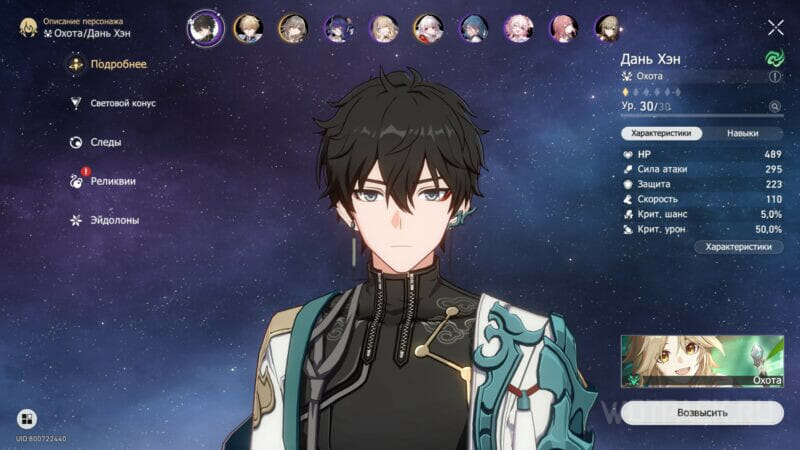Select the purple-haired character portrait in the roster
This screenshot has height=450, width=800.
(x=337, y=27)
